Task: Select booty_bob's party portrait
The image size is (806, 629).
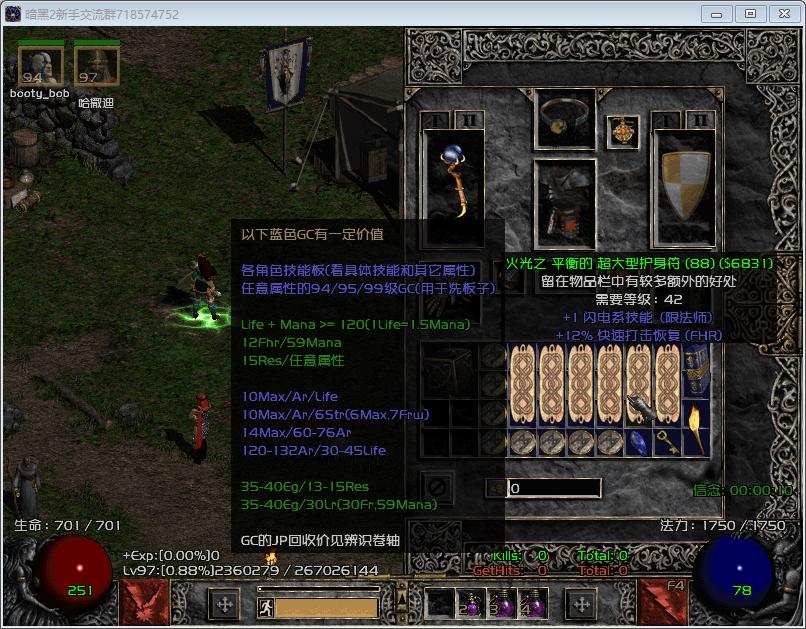Action: point(39,67)
